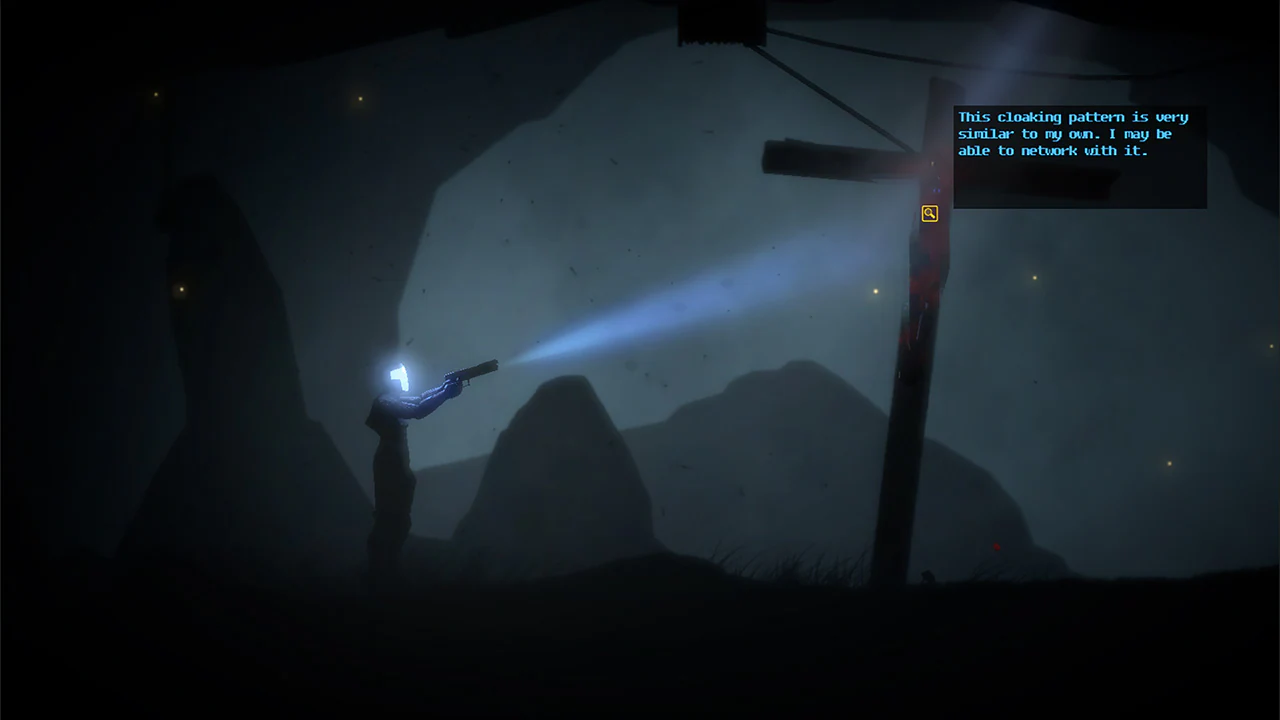The height and width of the screenshot is (720, 1280).
Task: Select the small creature near the ground right
Action: pos(928,577)
